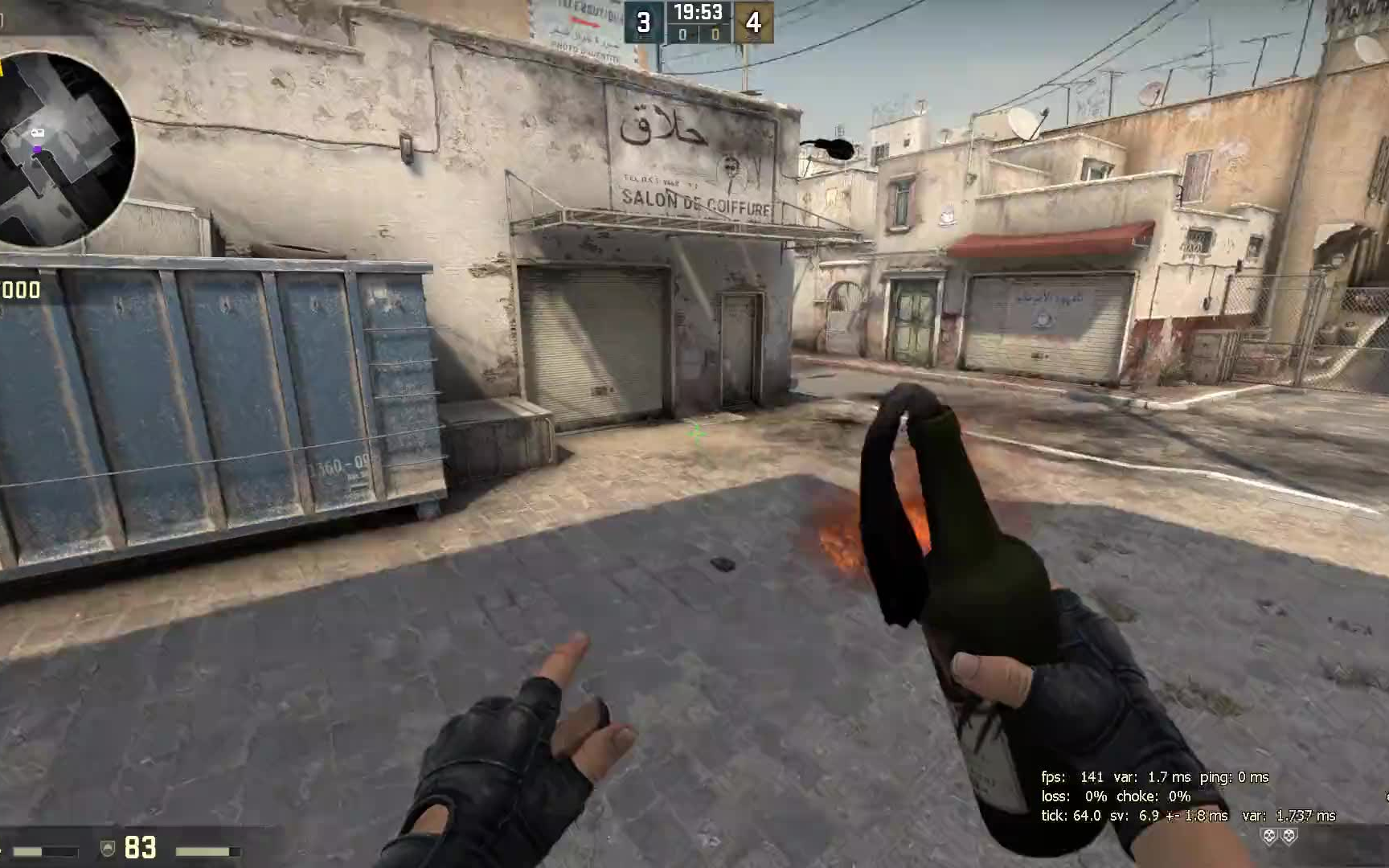Image resolution: width=1389 pixels, height=868 pixels.
Task: Toggle the fps counter in net_graph
Action: [1069, 778]
